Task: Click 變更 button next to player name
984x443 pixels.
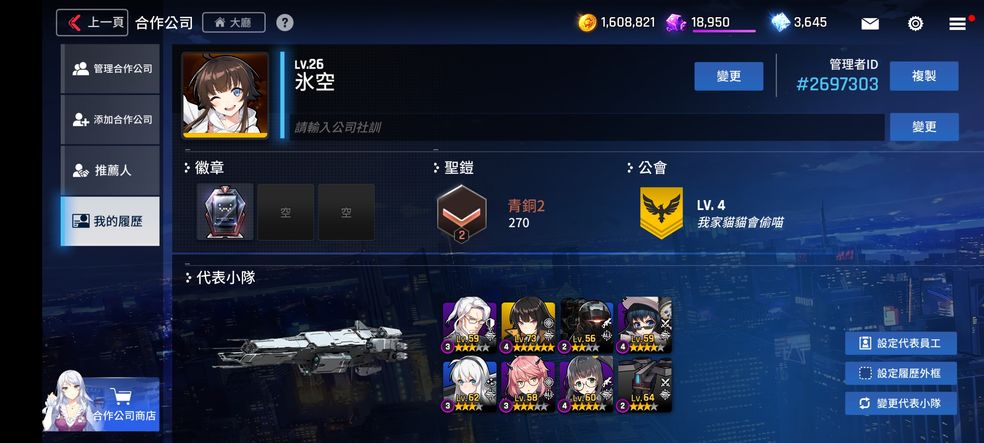Action: tap(729, 76)
